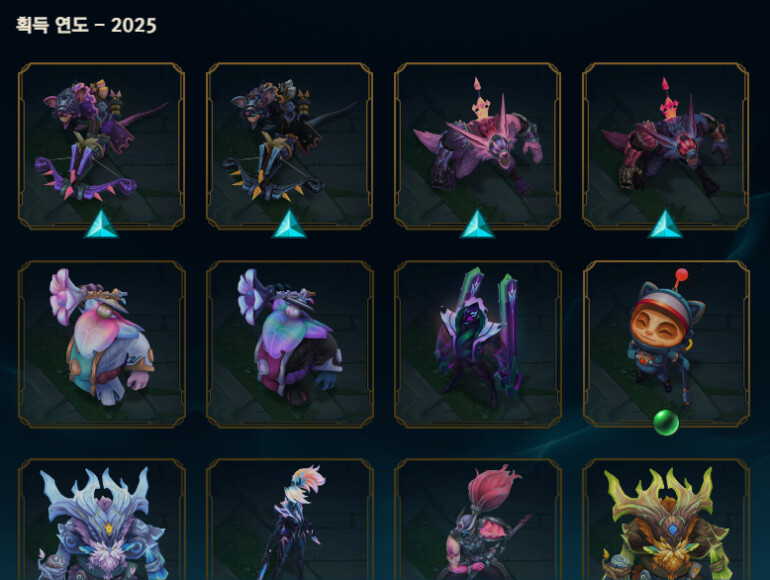Select the dark blue rat crossbow chroma tile

[x=289, y=146]
